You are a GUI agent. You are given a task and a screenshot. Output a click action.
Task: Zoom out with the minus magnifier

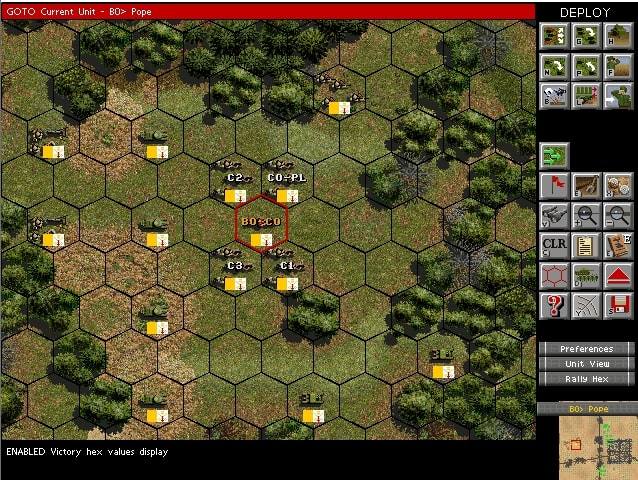pos(618,215)
